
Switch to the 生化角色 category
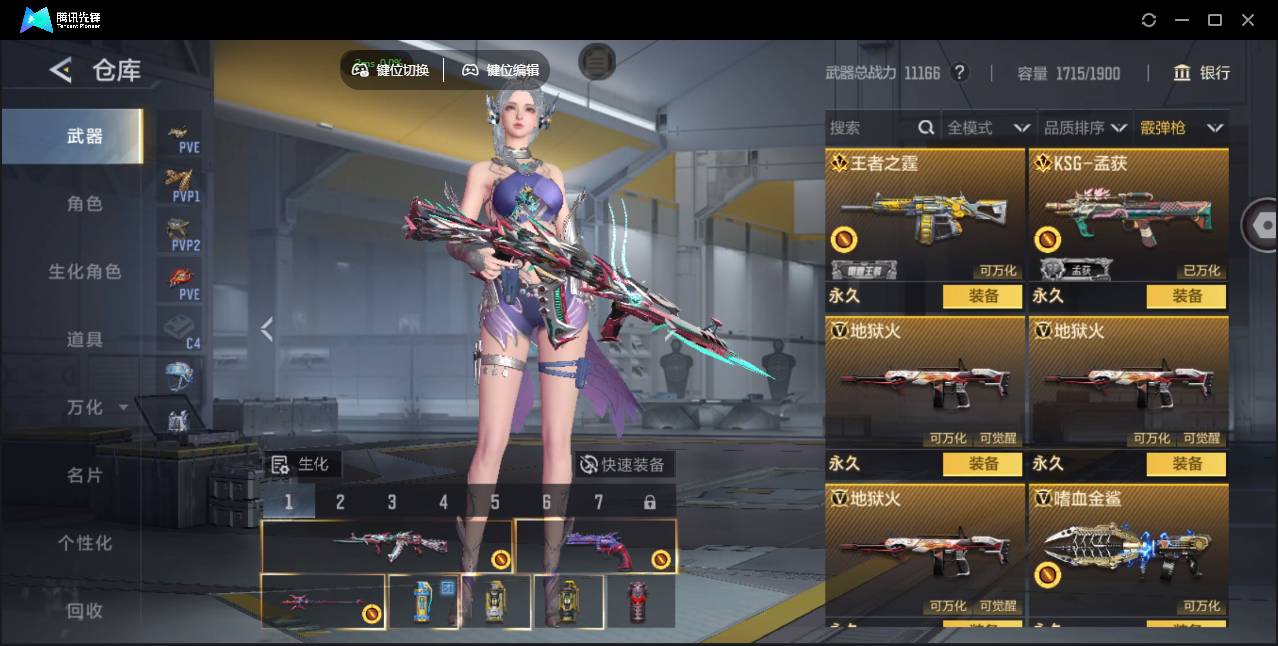[x=84, y=272]
